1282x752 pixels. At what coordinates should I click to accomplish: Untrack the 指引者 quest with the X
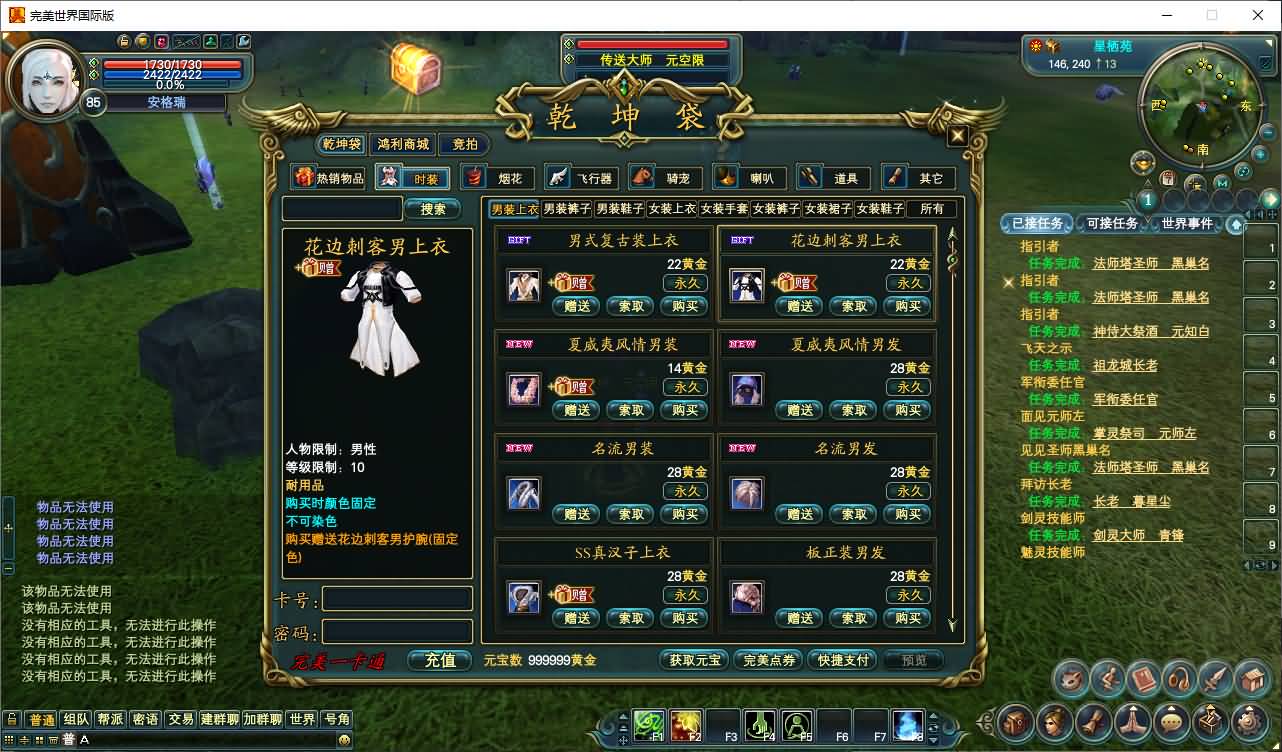pos(1007,282)
